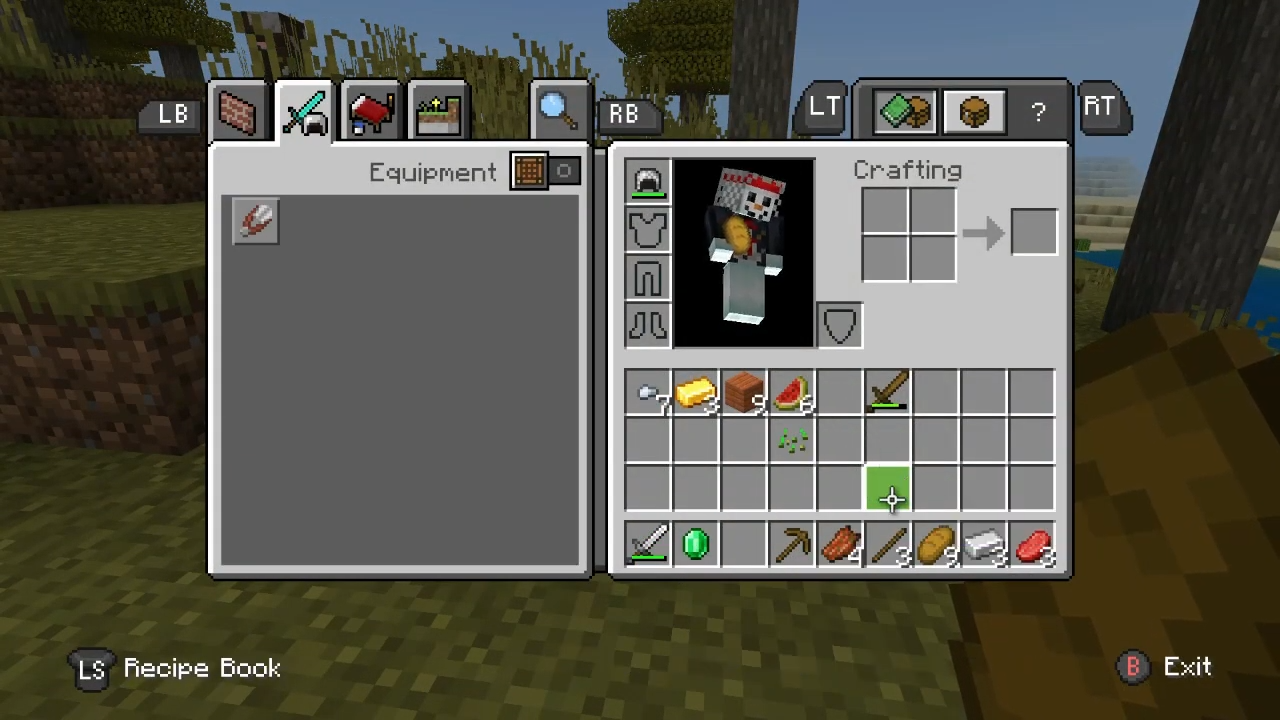1280x720 pixels.
Task: Select the wooden pickaxe hotbar slot
Action: click(x=793, y=545)
